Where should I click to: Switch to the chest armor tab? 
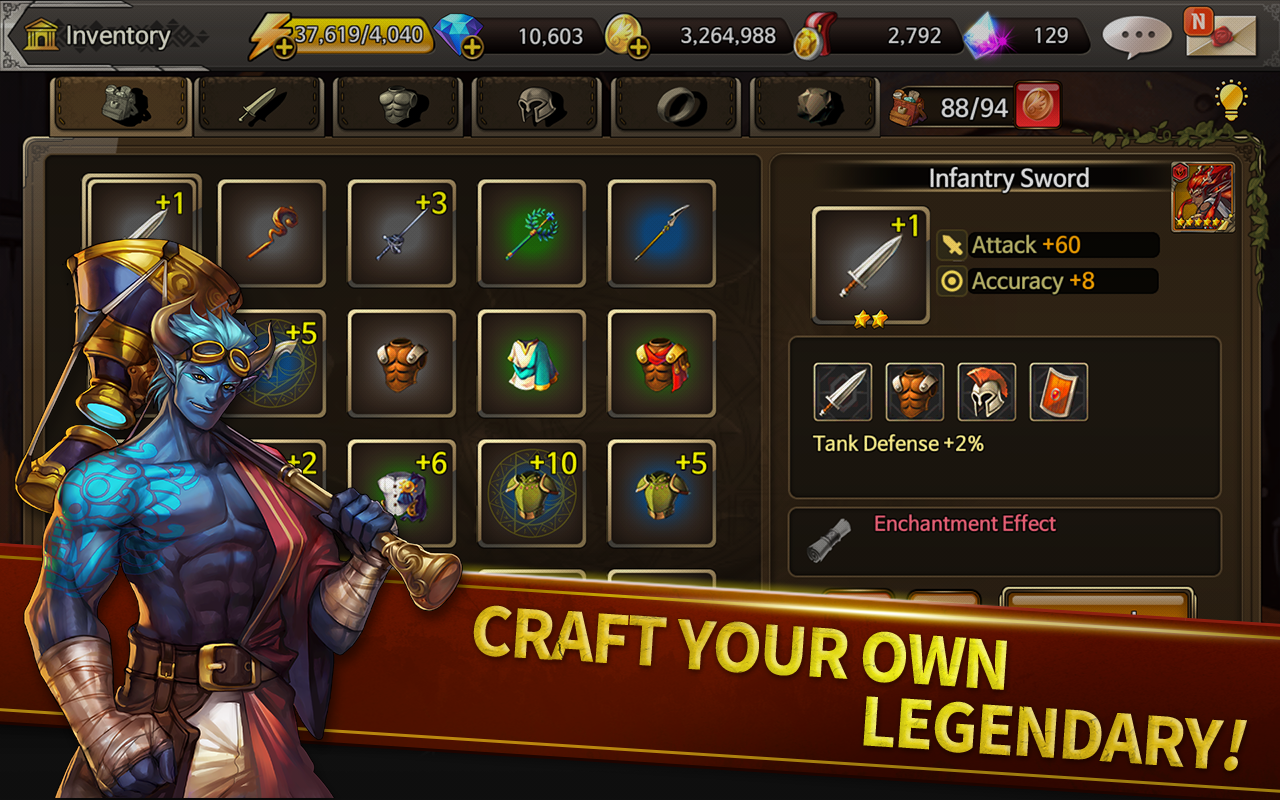[x=402, y=105]
